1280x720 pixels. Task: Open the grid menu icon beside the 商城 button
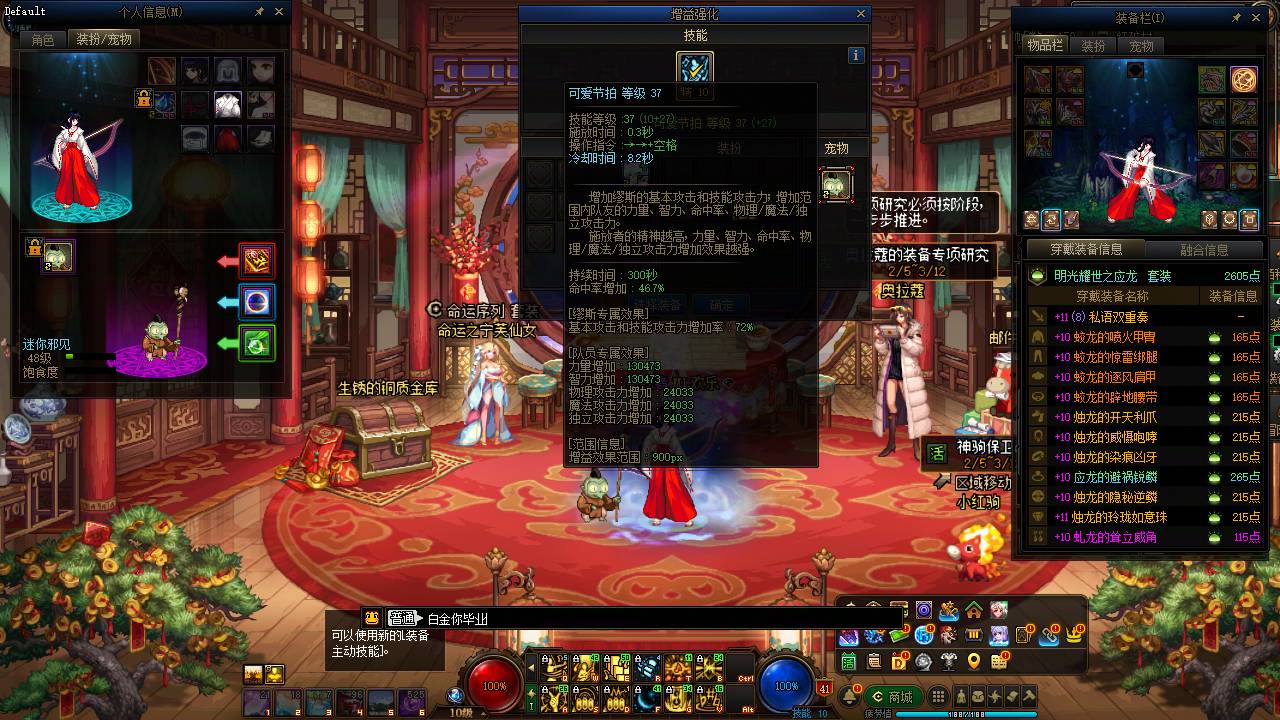938,696
